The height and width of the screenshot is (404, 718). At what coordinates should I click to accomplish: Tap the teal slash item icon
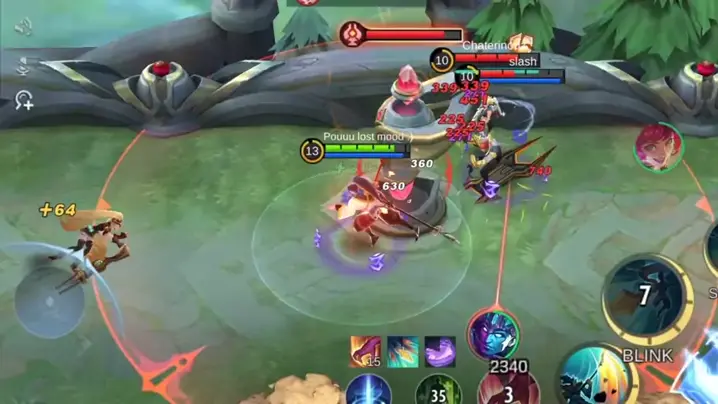[x=402, y=351]
